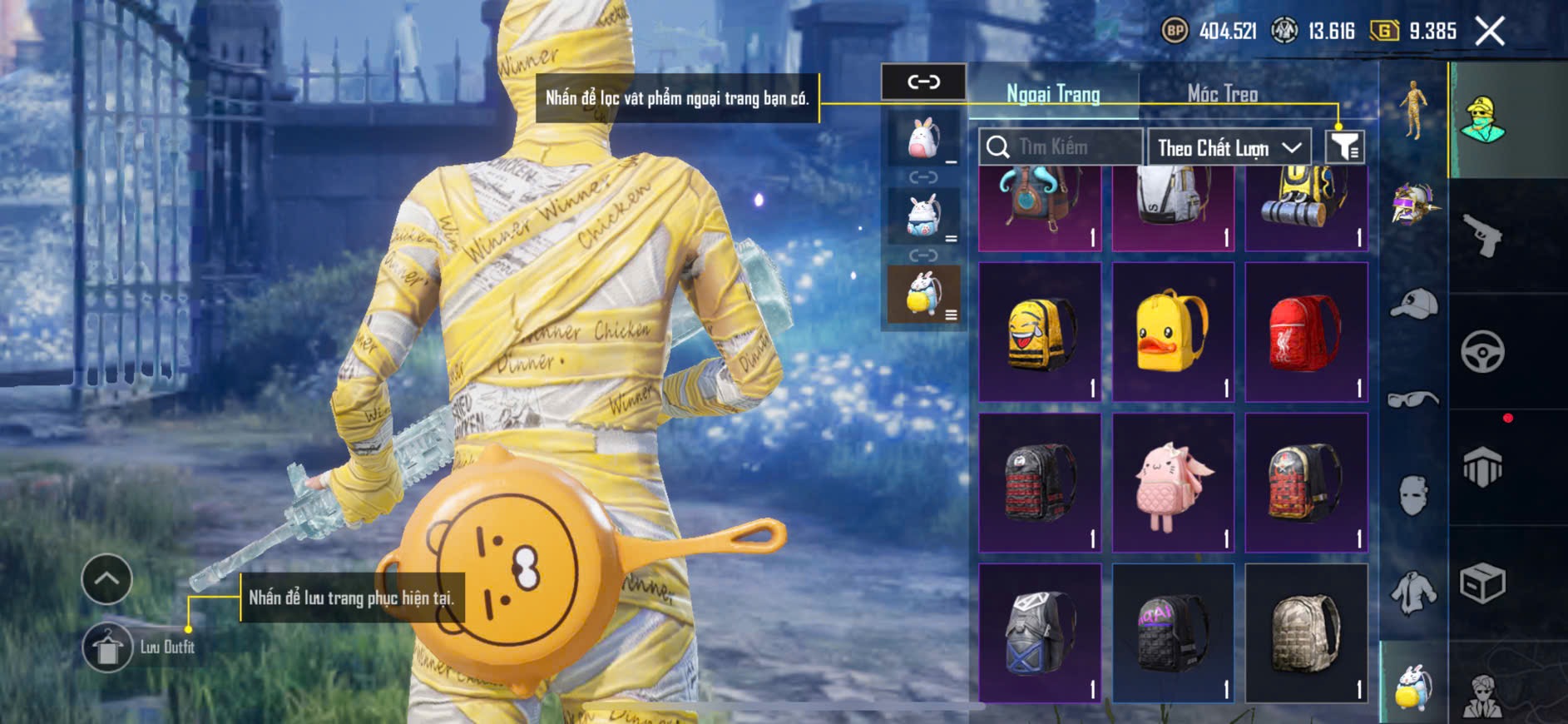Switch to the Ngoại Trang tab
Screen dimensions: 1568x724
(x=1053, y=94)
